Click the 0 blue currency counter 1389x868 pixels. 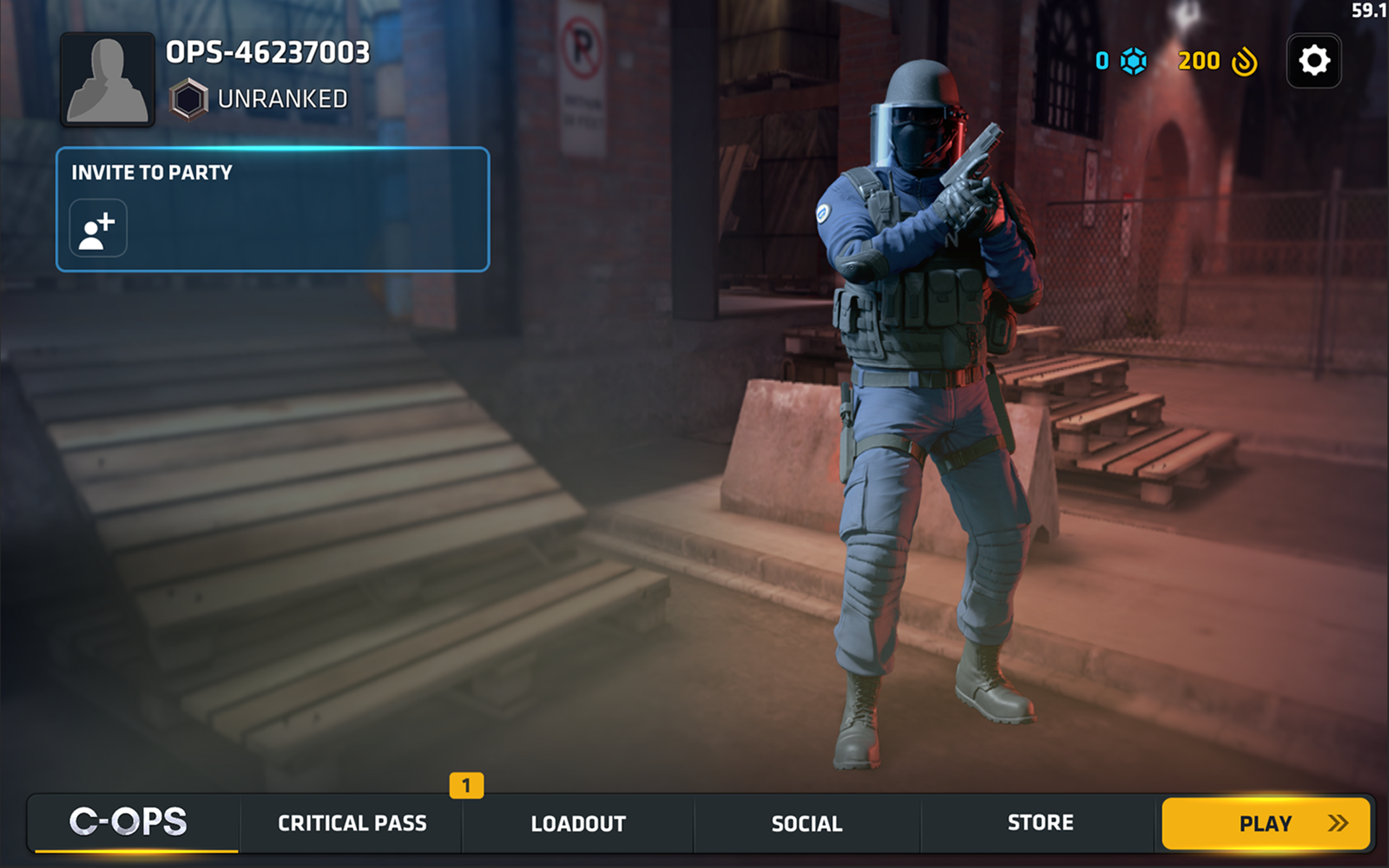click(x=1102, y=61)
